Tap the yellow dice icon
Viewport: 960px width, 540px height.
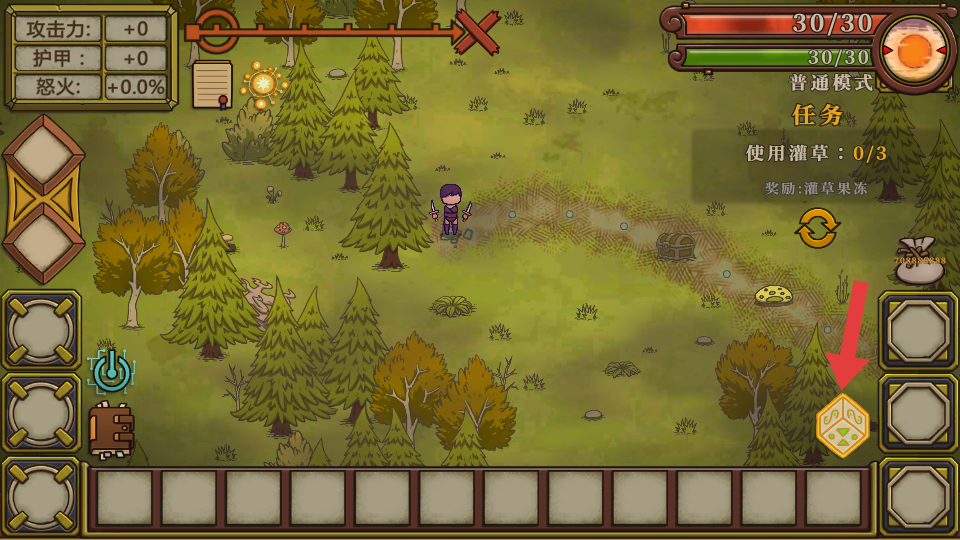(x=842, y=425)
